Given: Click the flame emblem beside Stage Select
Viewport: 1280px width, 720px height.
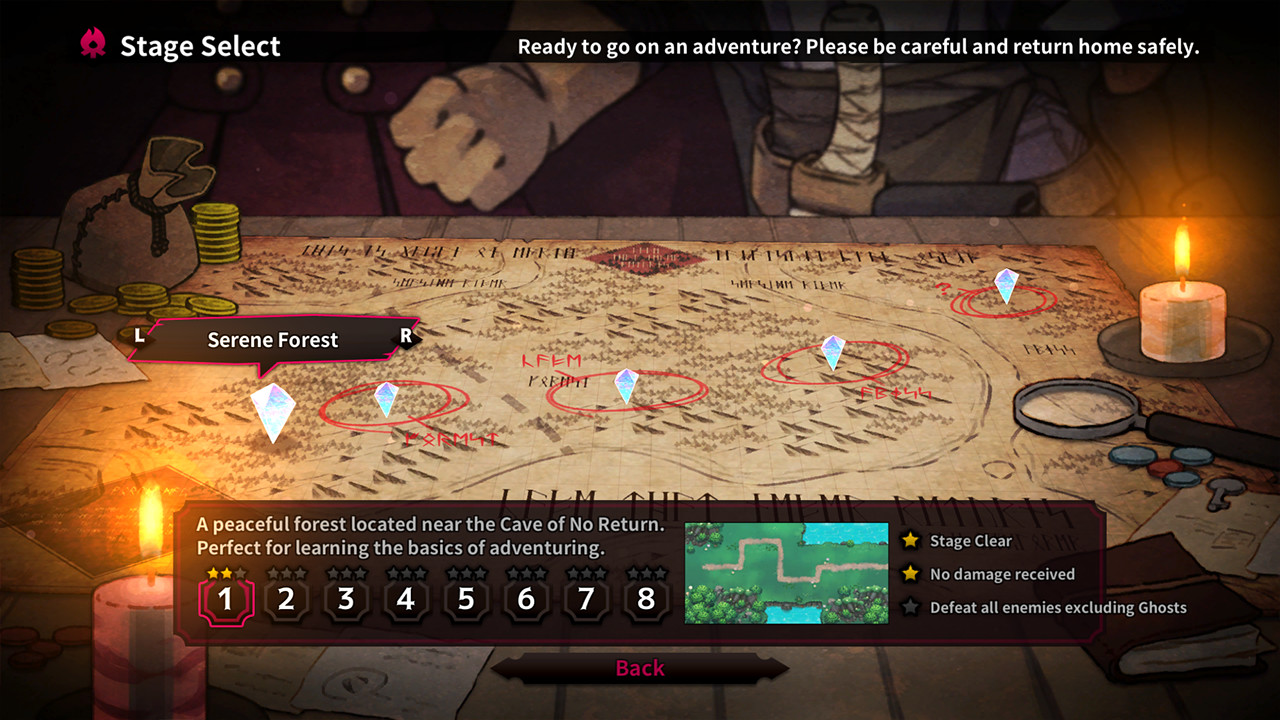Looking at the screenshot, I should pyautogui.click(x=94, y=43).
